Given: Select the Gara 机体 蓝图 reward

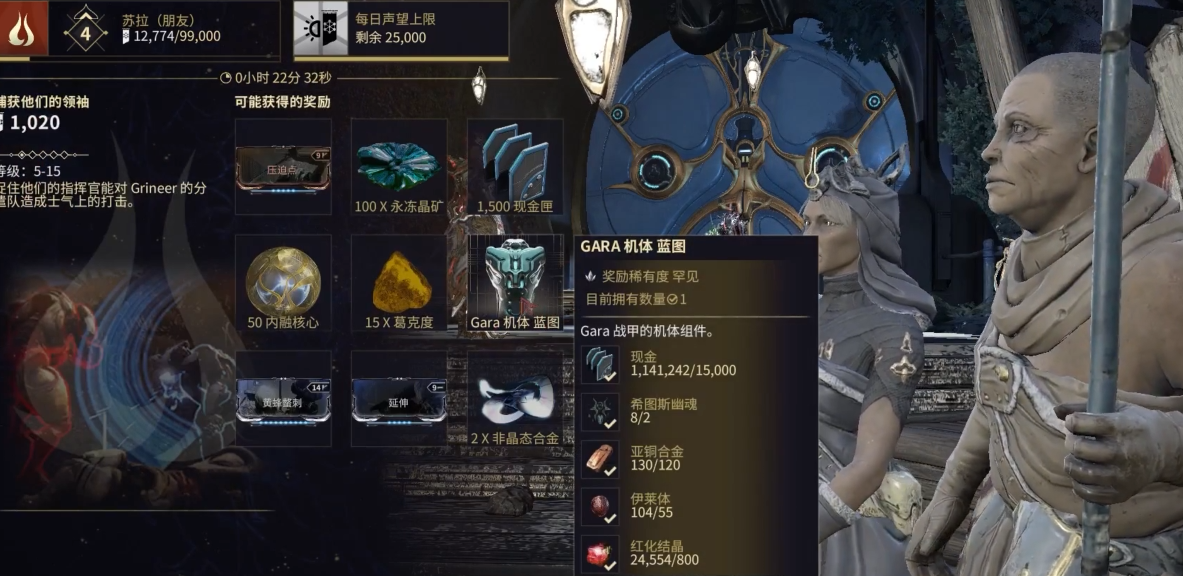Looking at the screenshot, I should coord(515,282).
